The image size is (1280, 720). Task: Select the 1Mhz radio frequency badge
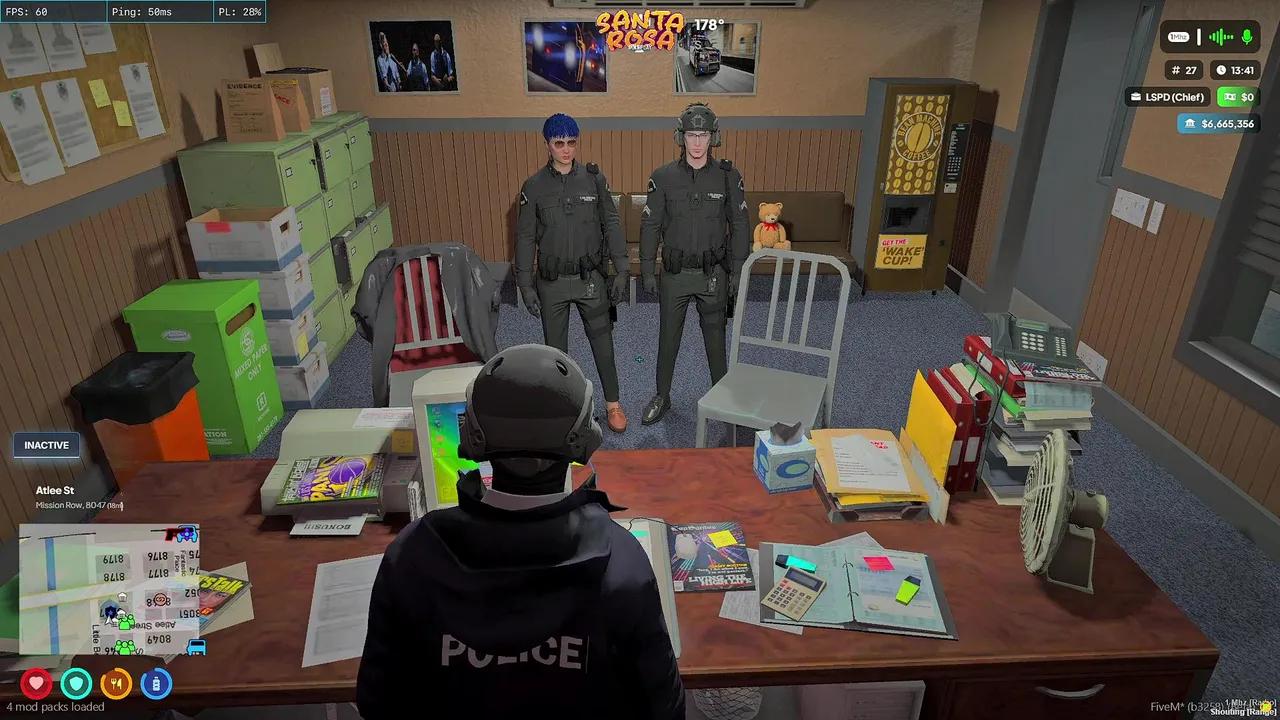click(x=1178, y=36)
